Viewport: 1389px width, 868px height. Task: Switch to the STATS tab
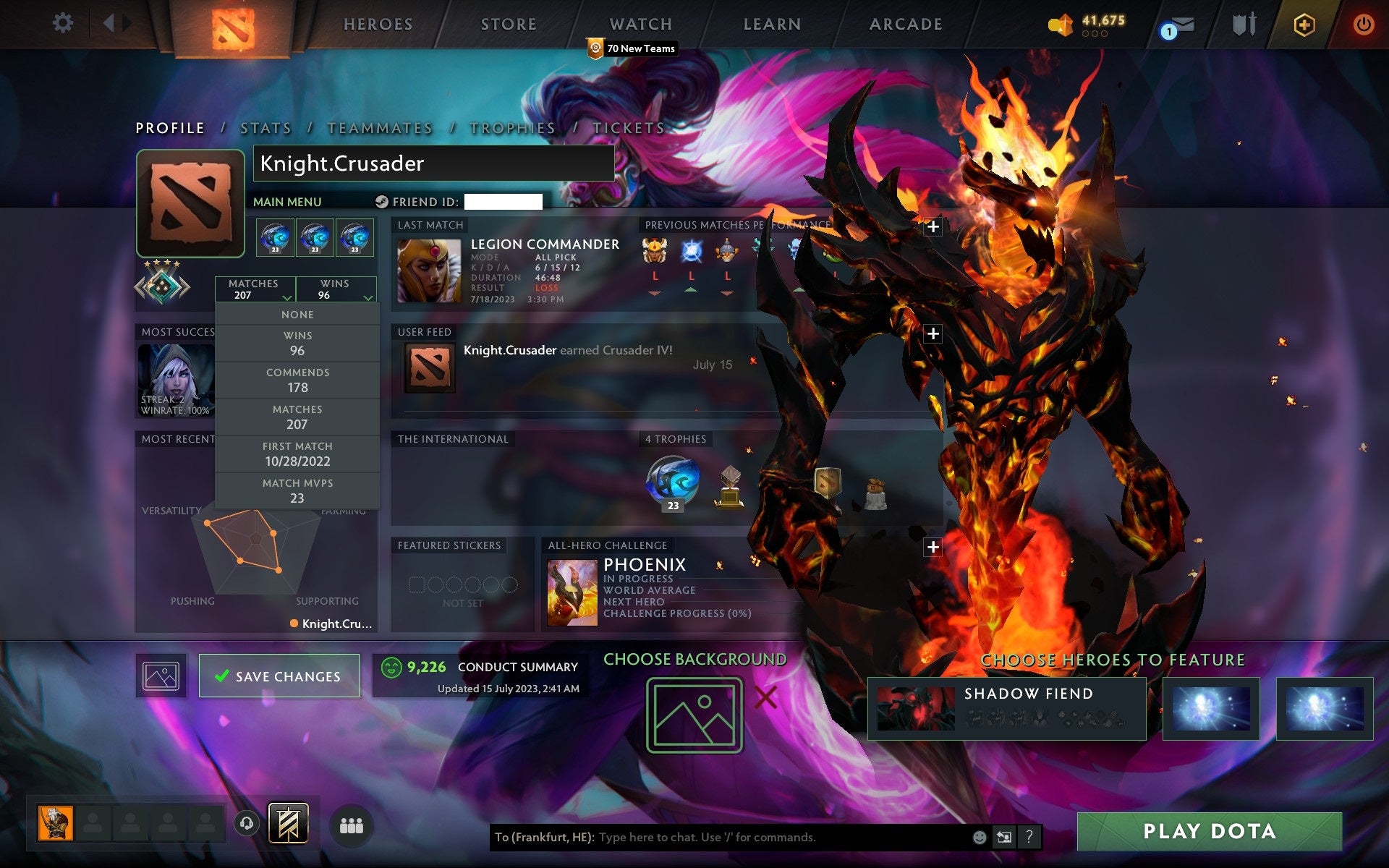[266, 127]
